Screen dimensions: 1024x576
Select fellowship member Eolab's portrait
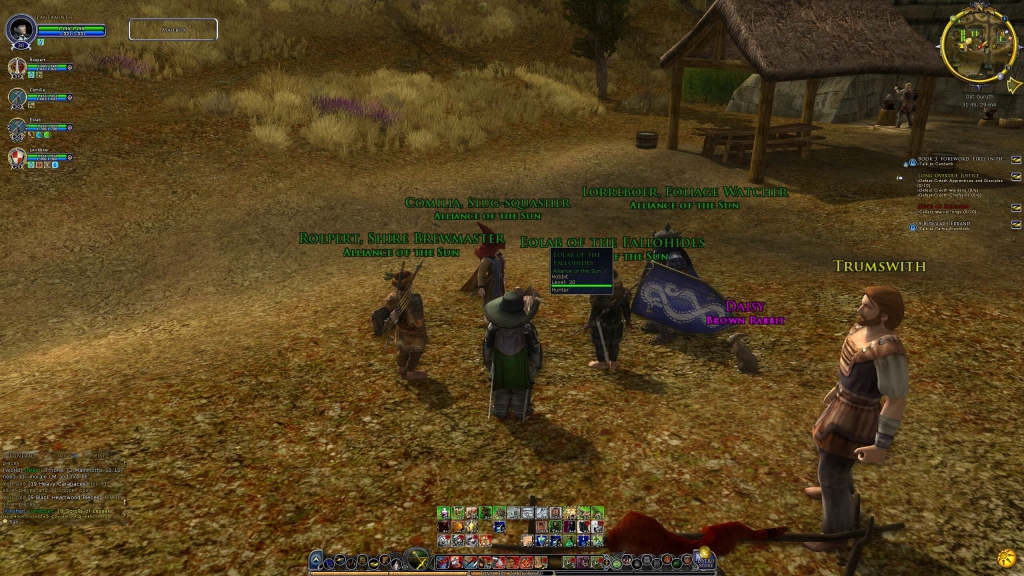(x=18, y=128)
